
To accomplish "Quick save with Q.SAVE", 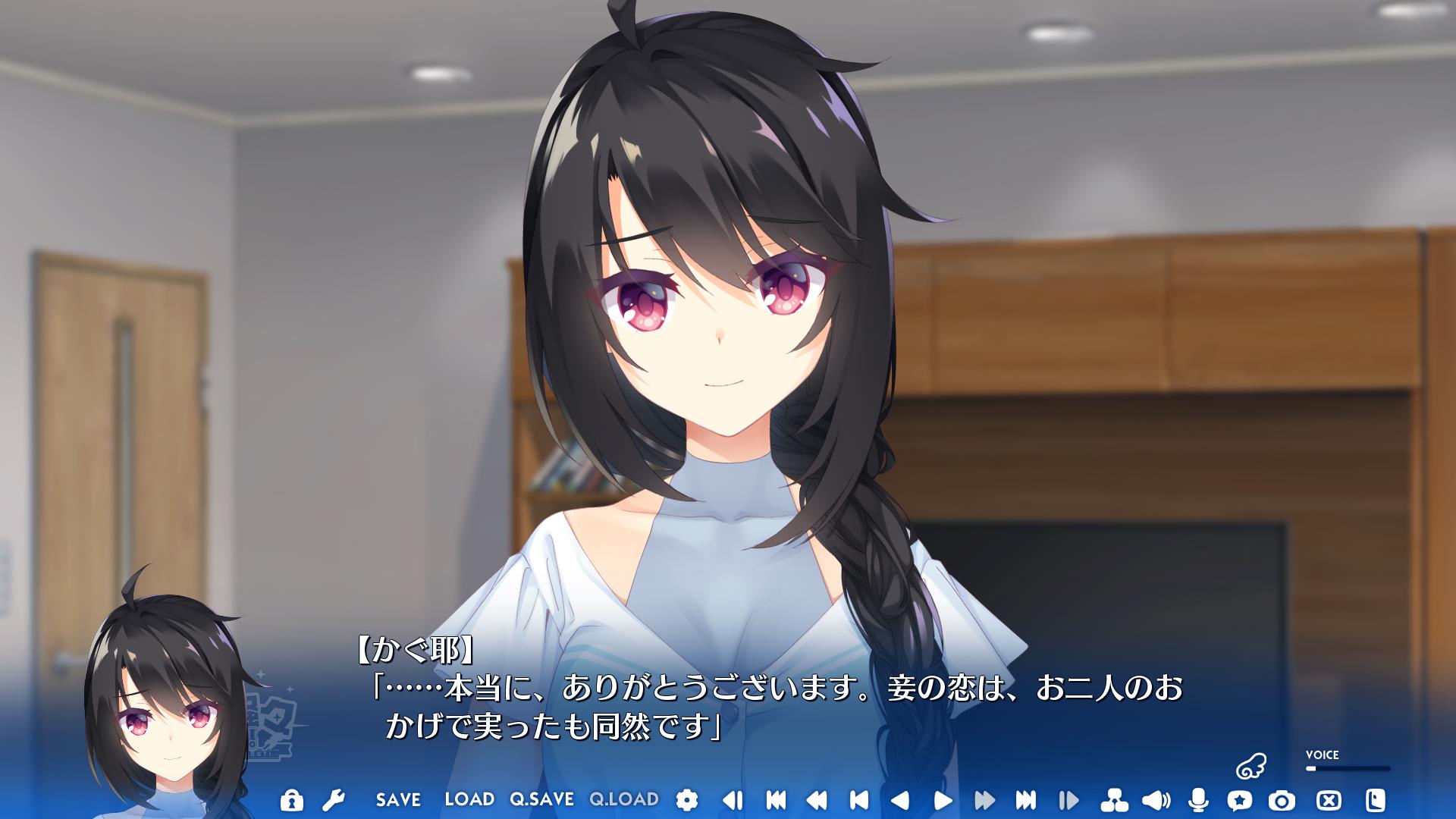I will pyautogui.click(x=541, y=799).
